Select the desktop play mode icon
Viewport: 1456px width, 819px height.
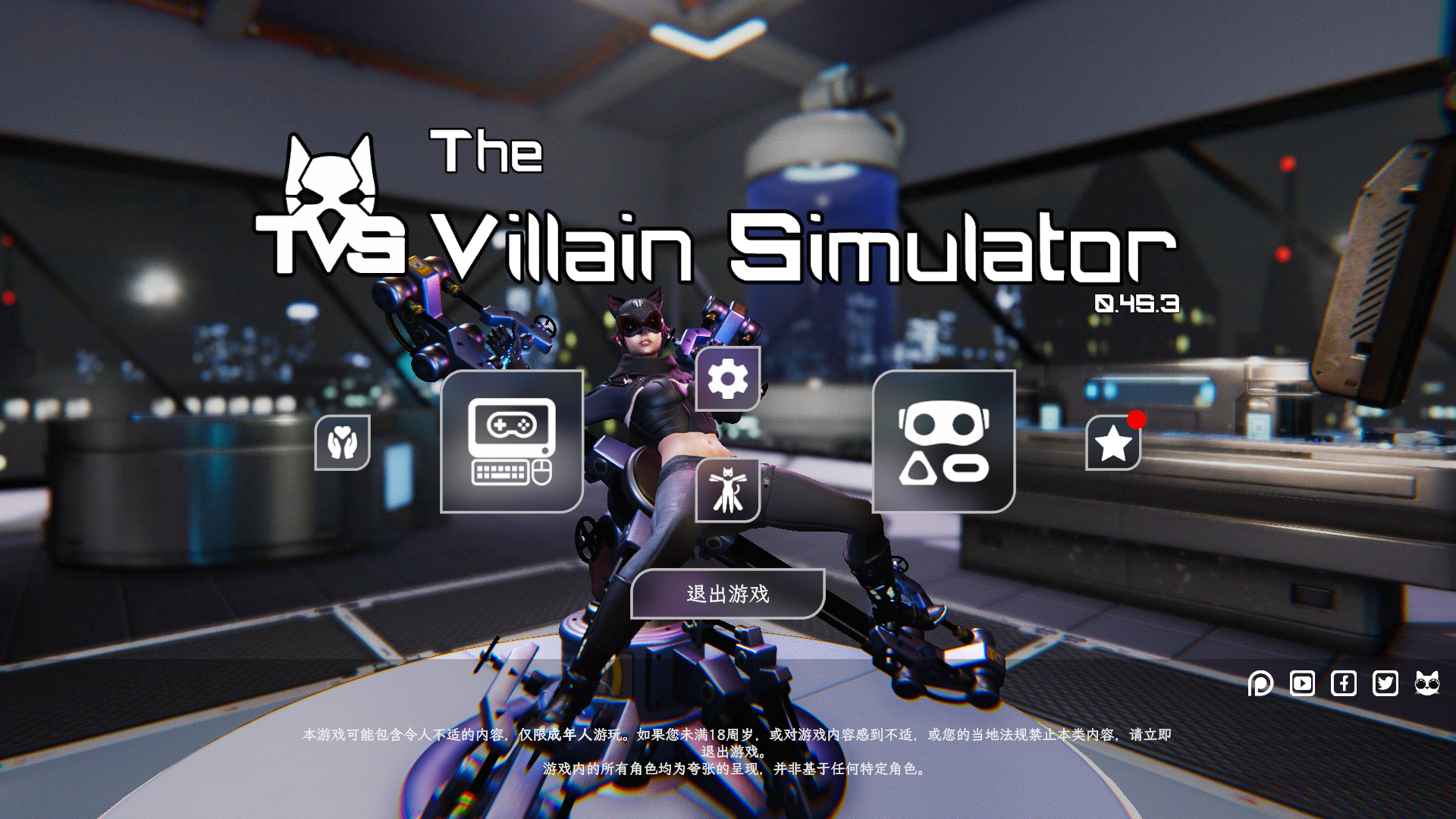tap(512, 442)
